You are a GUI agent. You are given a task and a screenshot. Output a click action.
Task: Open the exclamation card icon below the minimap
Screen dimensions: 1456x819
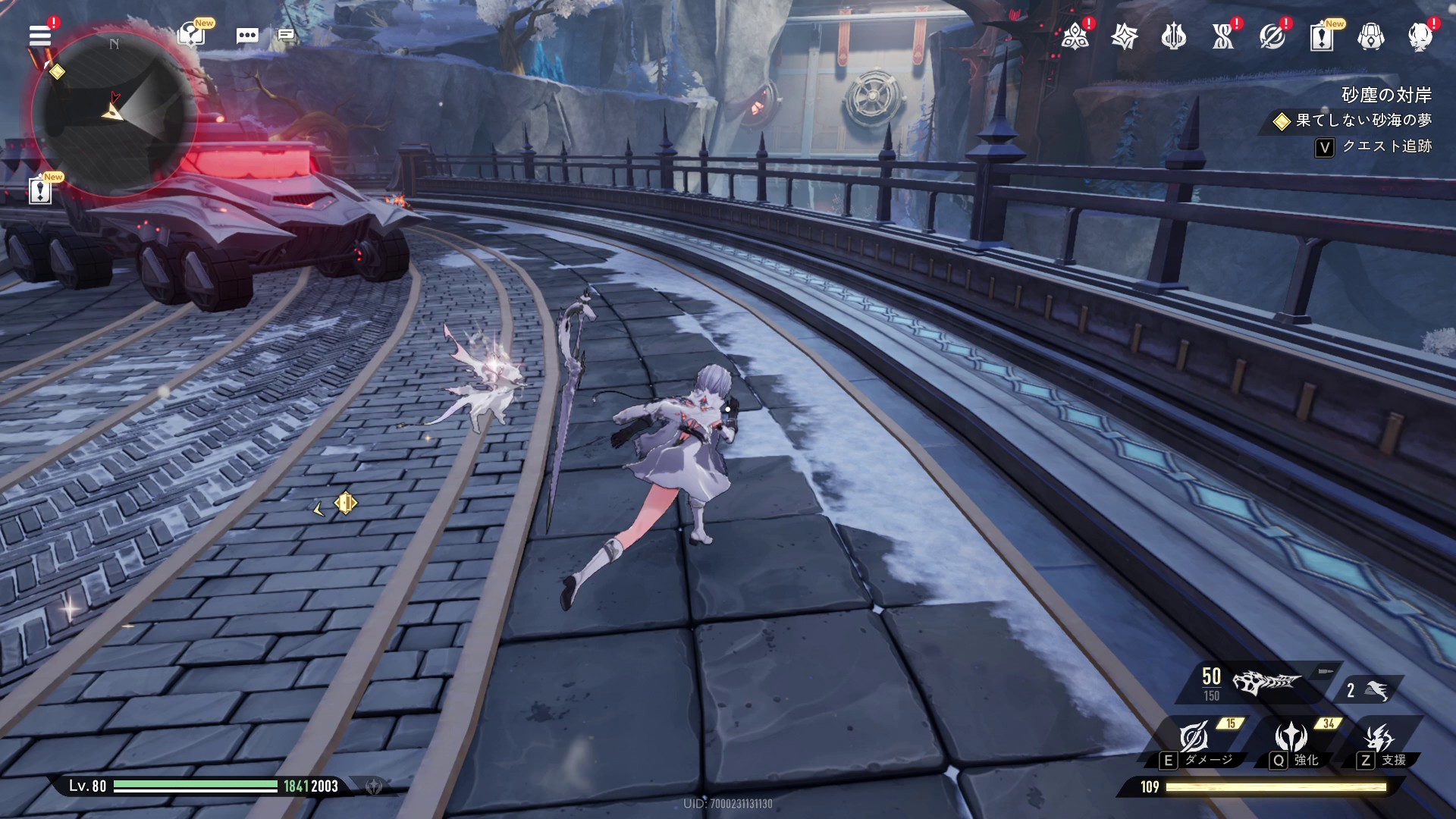pyautogui.click(x=40, y=190)
